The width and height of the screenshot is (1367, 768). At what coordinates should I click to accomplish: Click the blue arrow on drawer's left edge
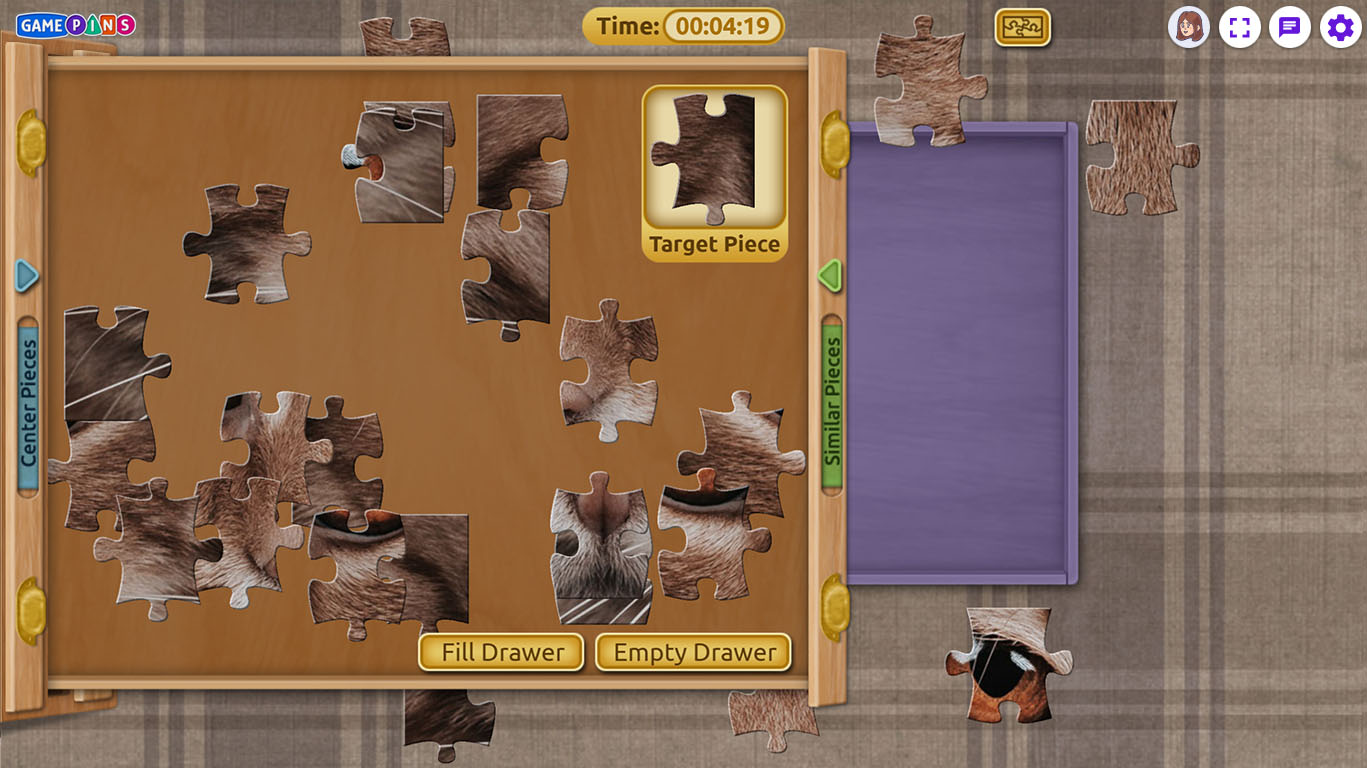tap(27, 276)
